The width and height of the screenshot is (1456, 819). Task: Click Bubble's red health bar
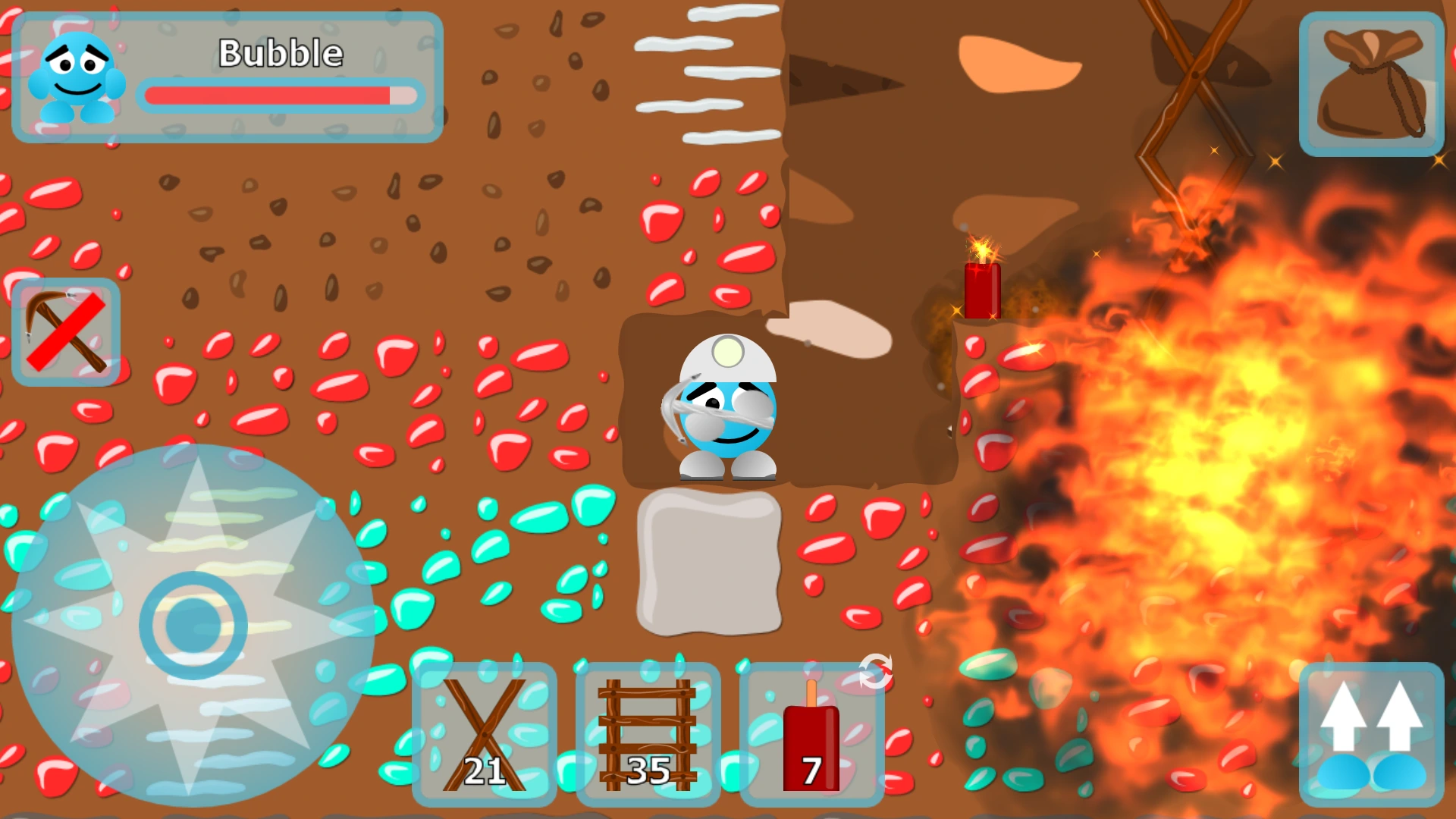281,96
